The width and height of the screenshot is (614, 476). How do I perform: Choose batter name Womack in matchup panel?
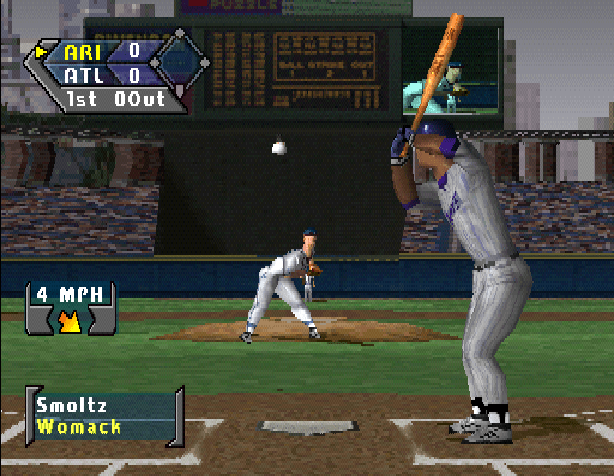[x=78, y=427]
